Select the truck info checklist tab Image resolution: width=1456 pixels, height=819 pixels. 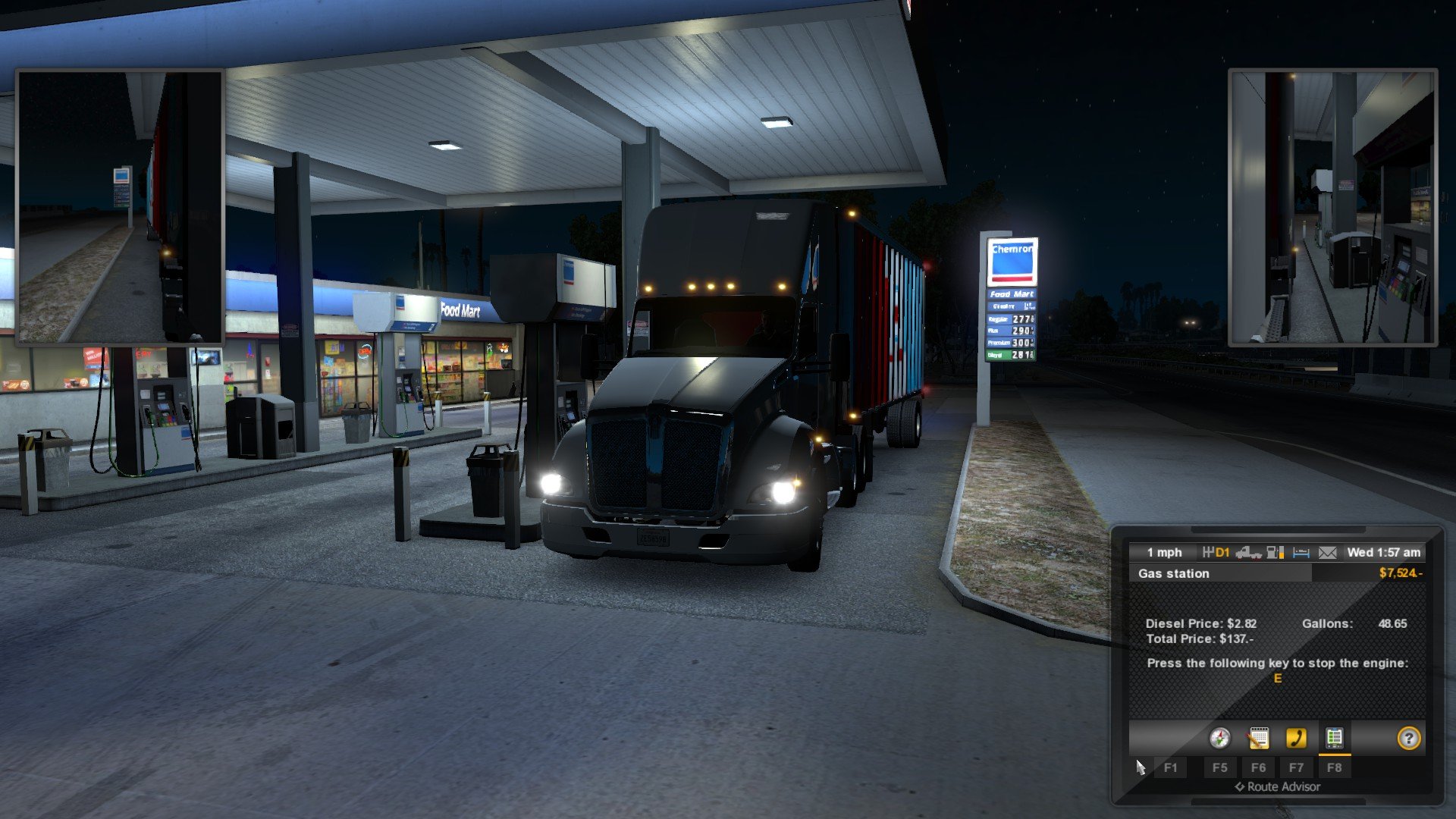pyautogui.click(x=1334, y=738)
